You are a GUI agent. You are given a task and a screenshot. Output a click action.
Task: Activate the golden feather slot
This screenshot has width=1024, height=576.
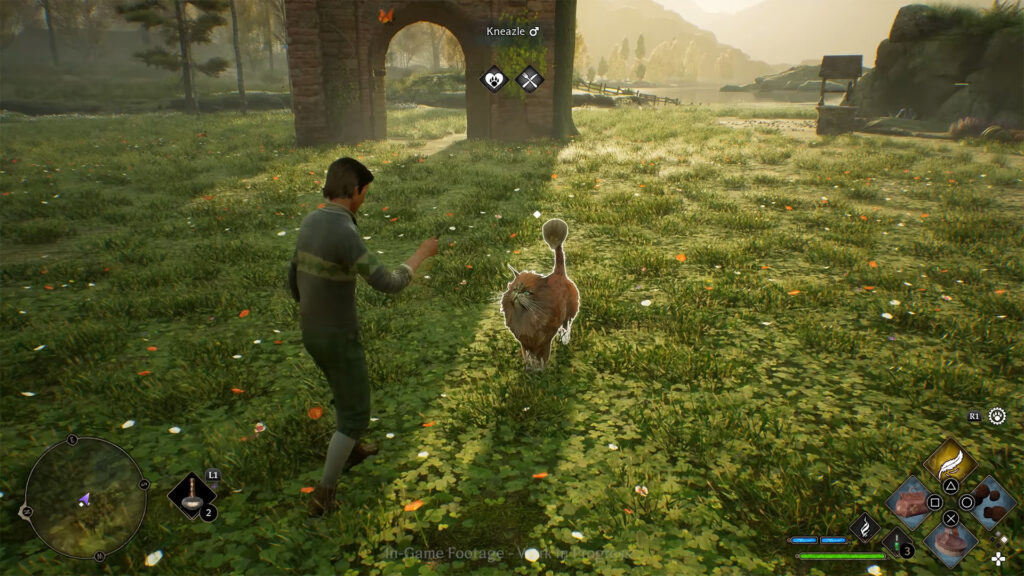(x=950, y=461)
